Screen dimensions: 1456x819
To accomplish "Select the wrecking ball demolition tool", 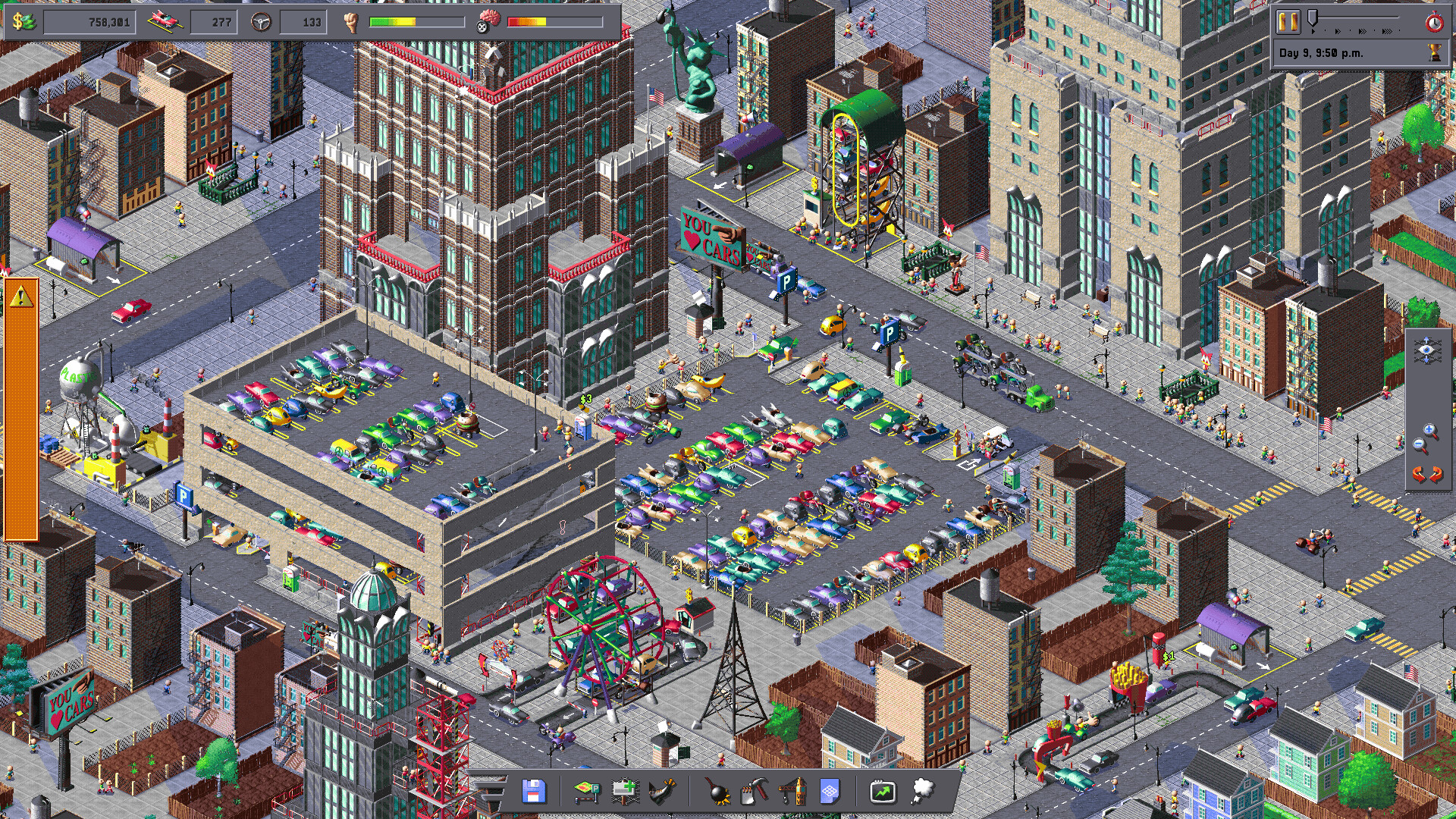I will click(x=717, y=792).
